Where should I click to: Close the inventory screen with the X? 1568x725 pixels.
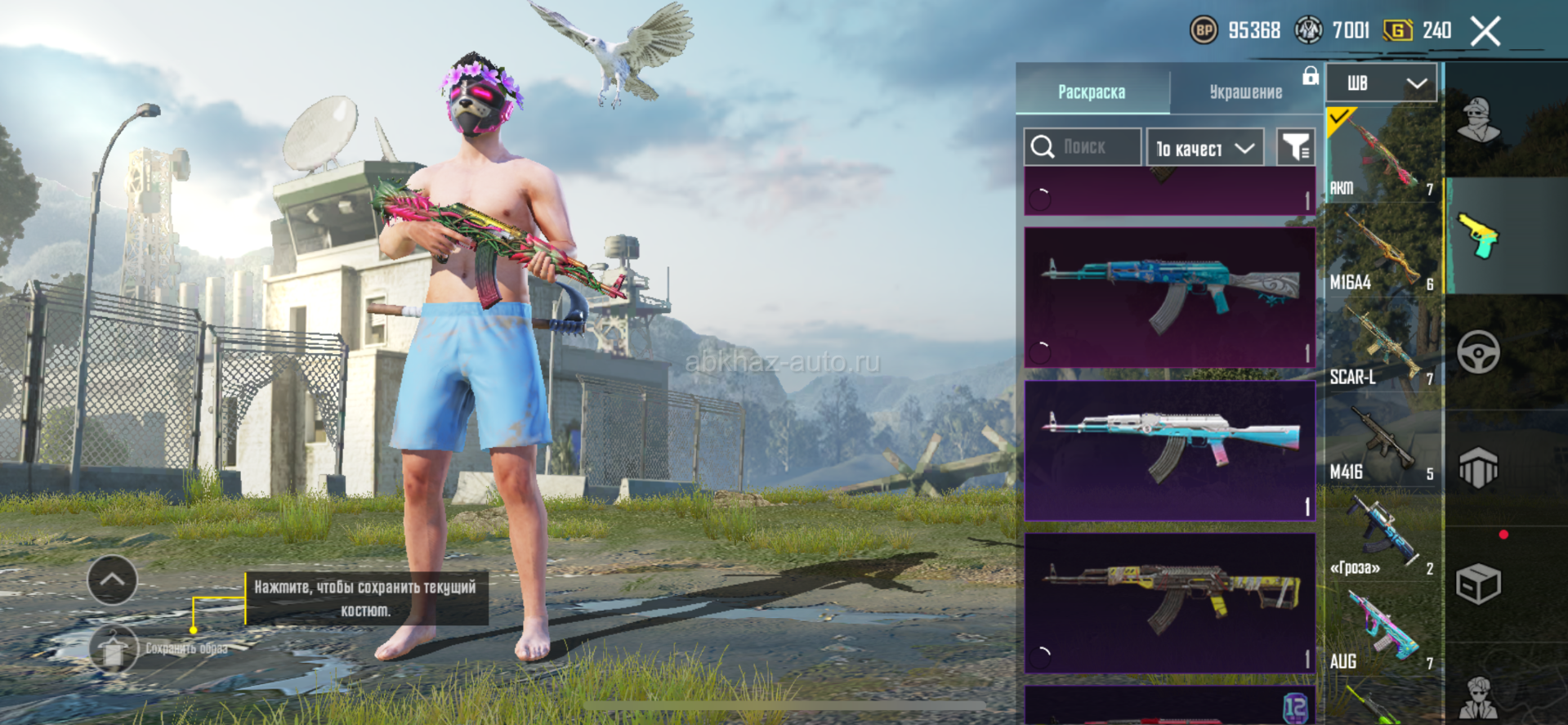point(1485,32)
